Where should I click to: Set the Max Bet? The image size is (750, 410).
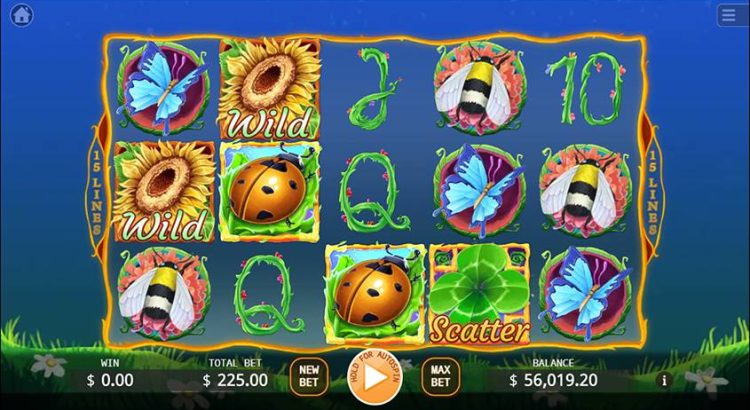(440, 377)
